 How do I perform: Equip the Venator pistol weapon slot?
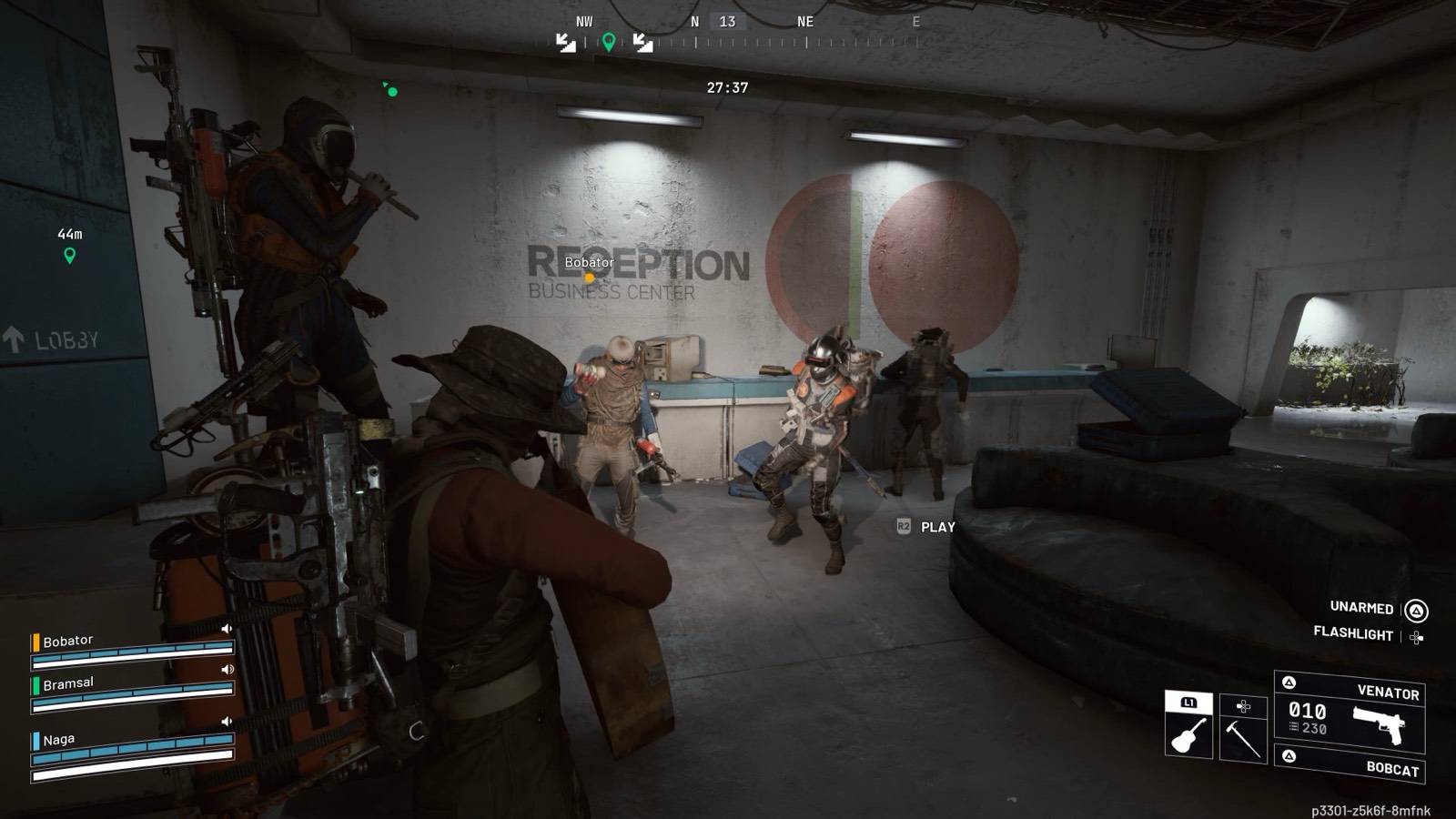click(1350, 712)
